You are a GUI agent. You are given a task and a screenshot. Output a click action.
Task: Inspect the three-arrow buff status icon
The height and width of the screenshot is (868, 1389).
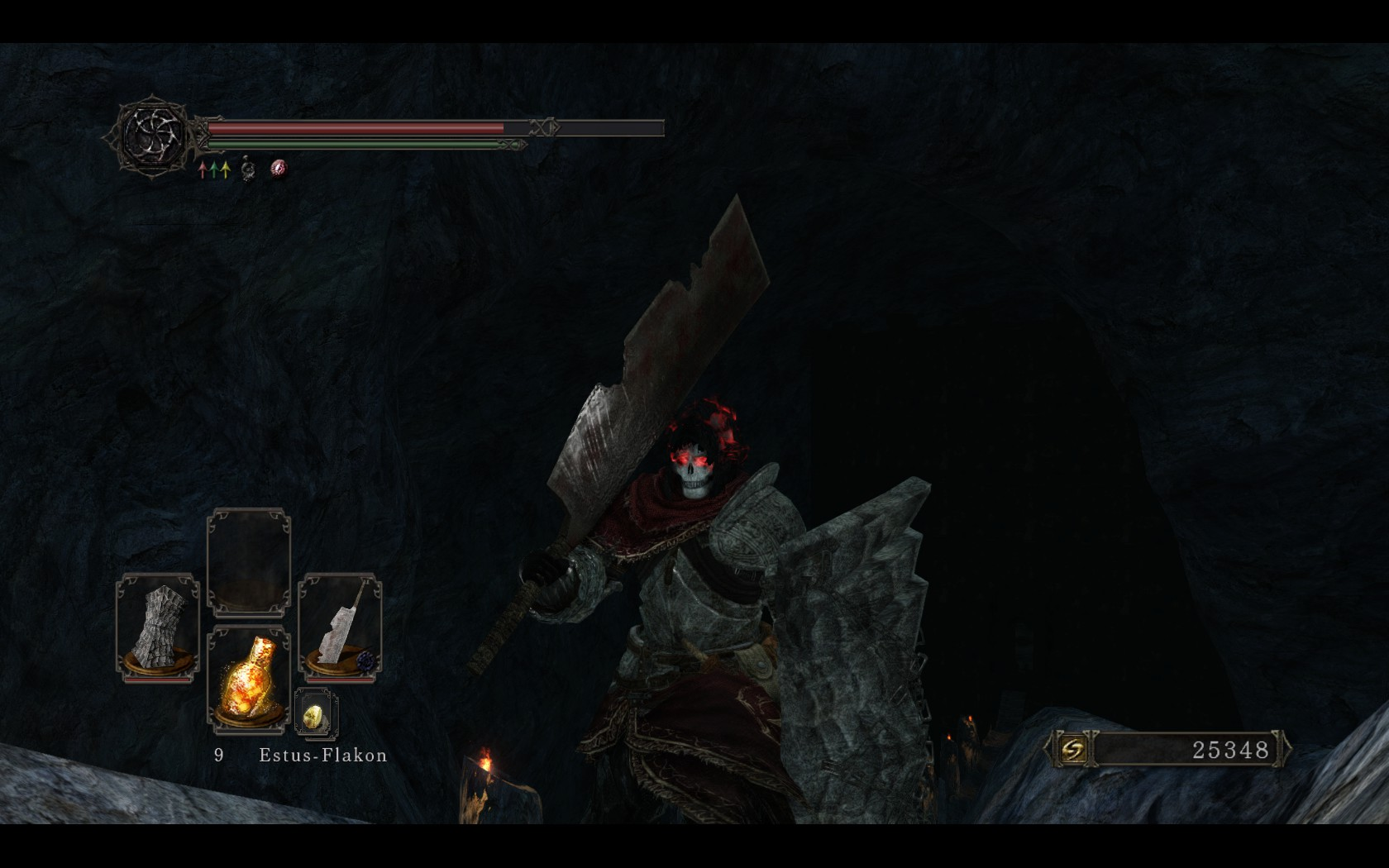[214, 170]
